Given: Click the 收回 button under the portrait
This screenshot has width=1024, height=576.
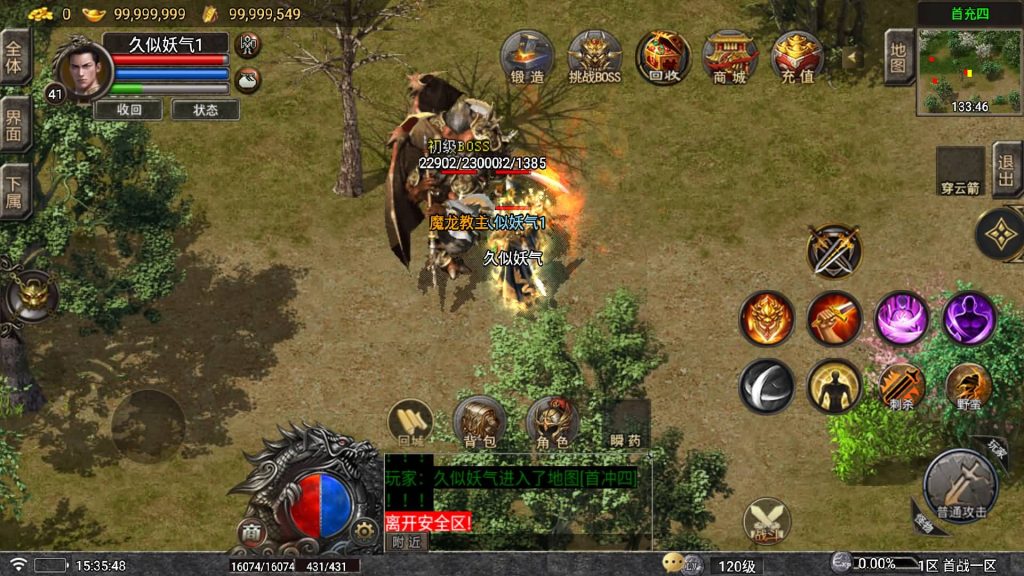Looking at the screenshot, I should pos(128,110).
